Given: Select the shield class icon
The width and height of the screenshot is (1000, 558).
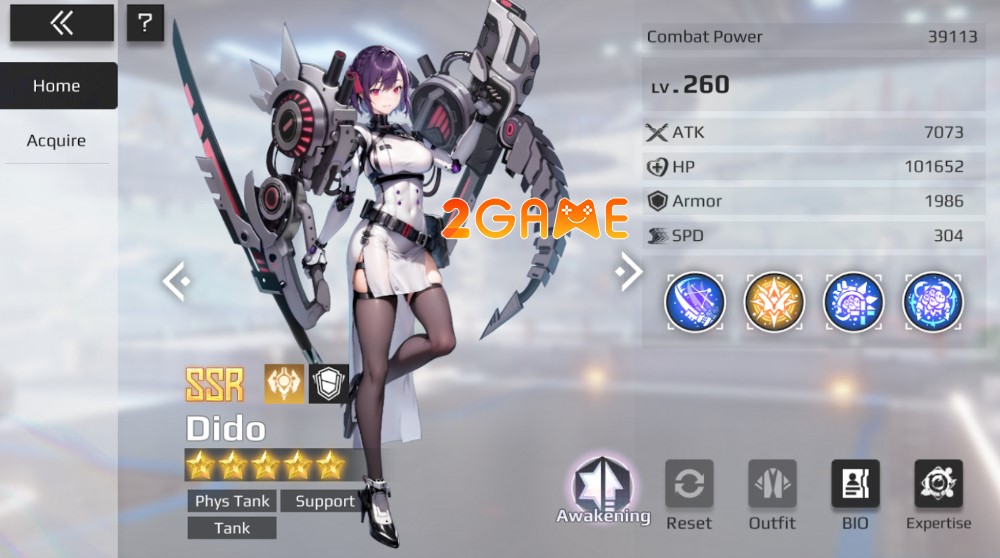Looking at the screenshot, I should [328, 383].
